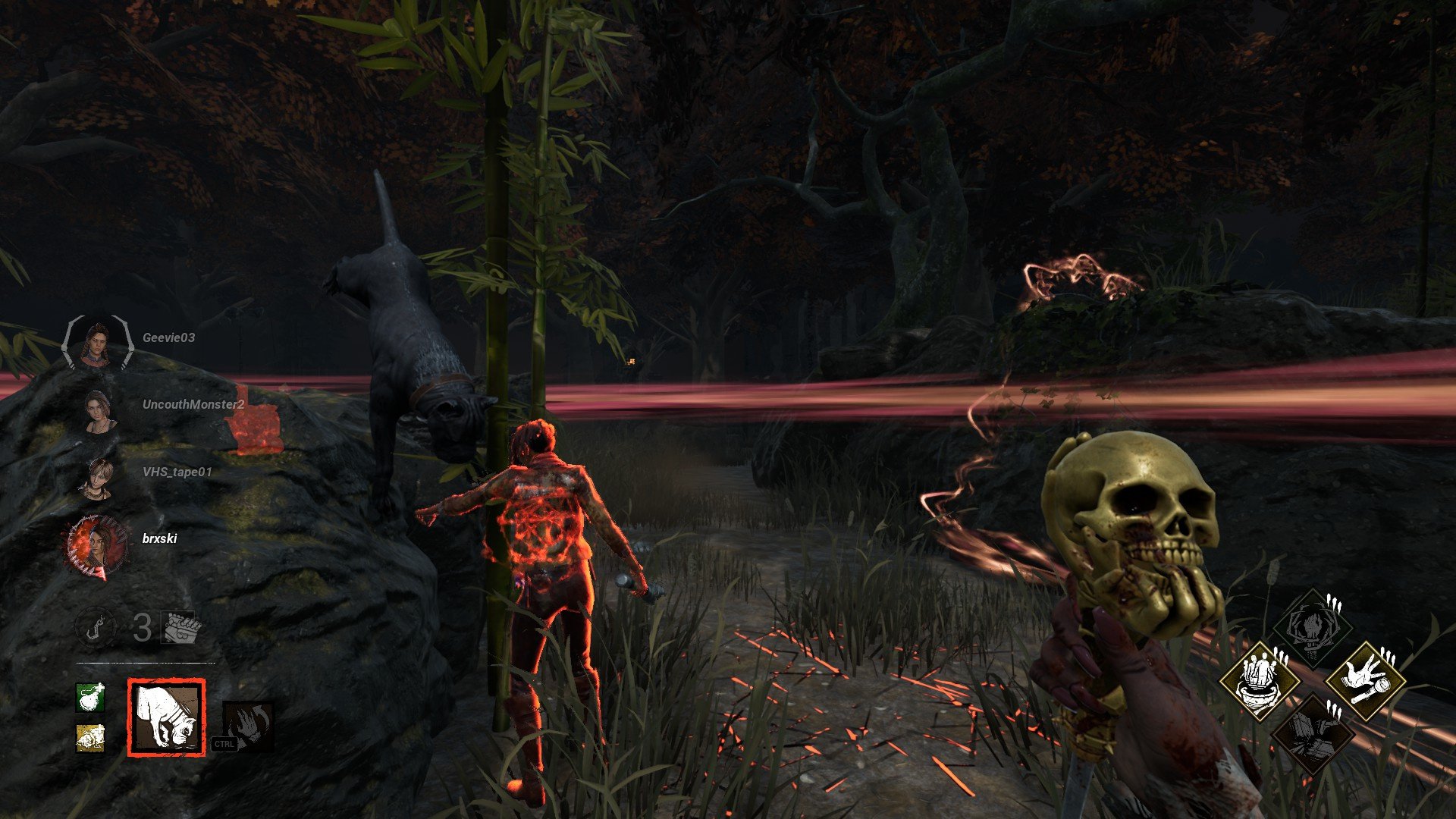Click the dark flame ability icon
Viewport: 1456px width, 819px height.
pyautogui.click(x=247, y=725)
